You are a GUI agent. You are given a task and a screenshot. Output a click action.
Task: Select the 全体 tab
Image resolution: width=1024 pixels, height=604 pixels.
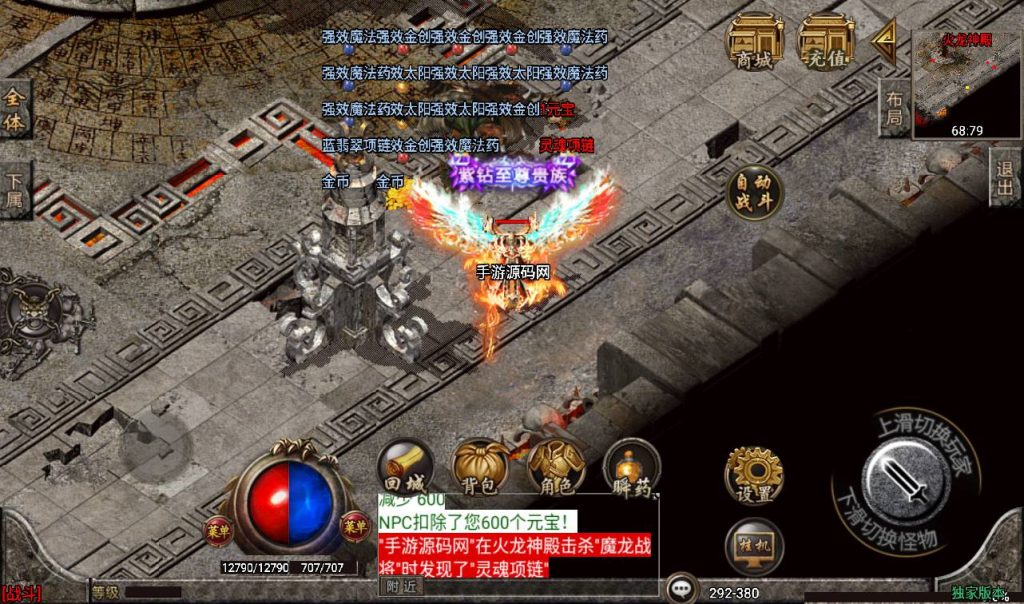(14, 110)
